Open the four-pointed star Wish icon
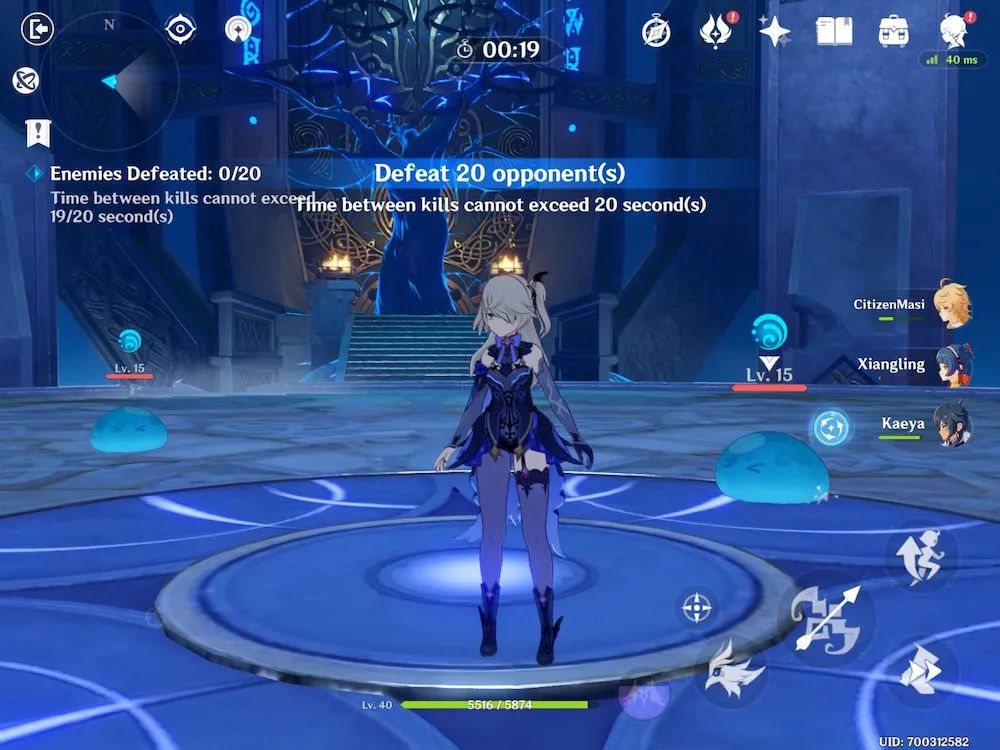The width and height of the screenshot is (1000, 750). click(774, 32)
